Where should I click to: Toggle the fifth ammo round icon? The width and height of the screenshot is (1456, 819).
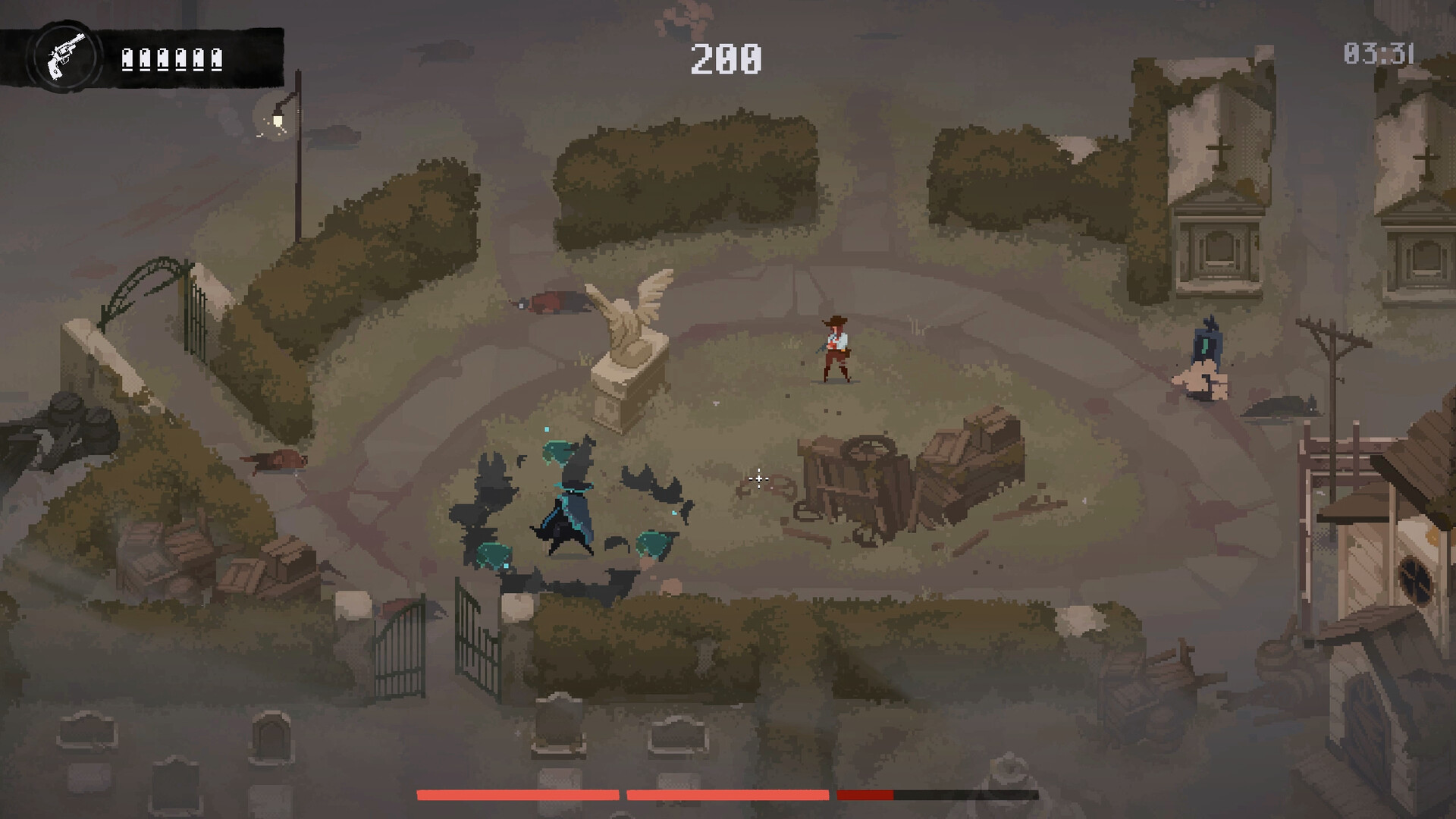click(198, 59)
